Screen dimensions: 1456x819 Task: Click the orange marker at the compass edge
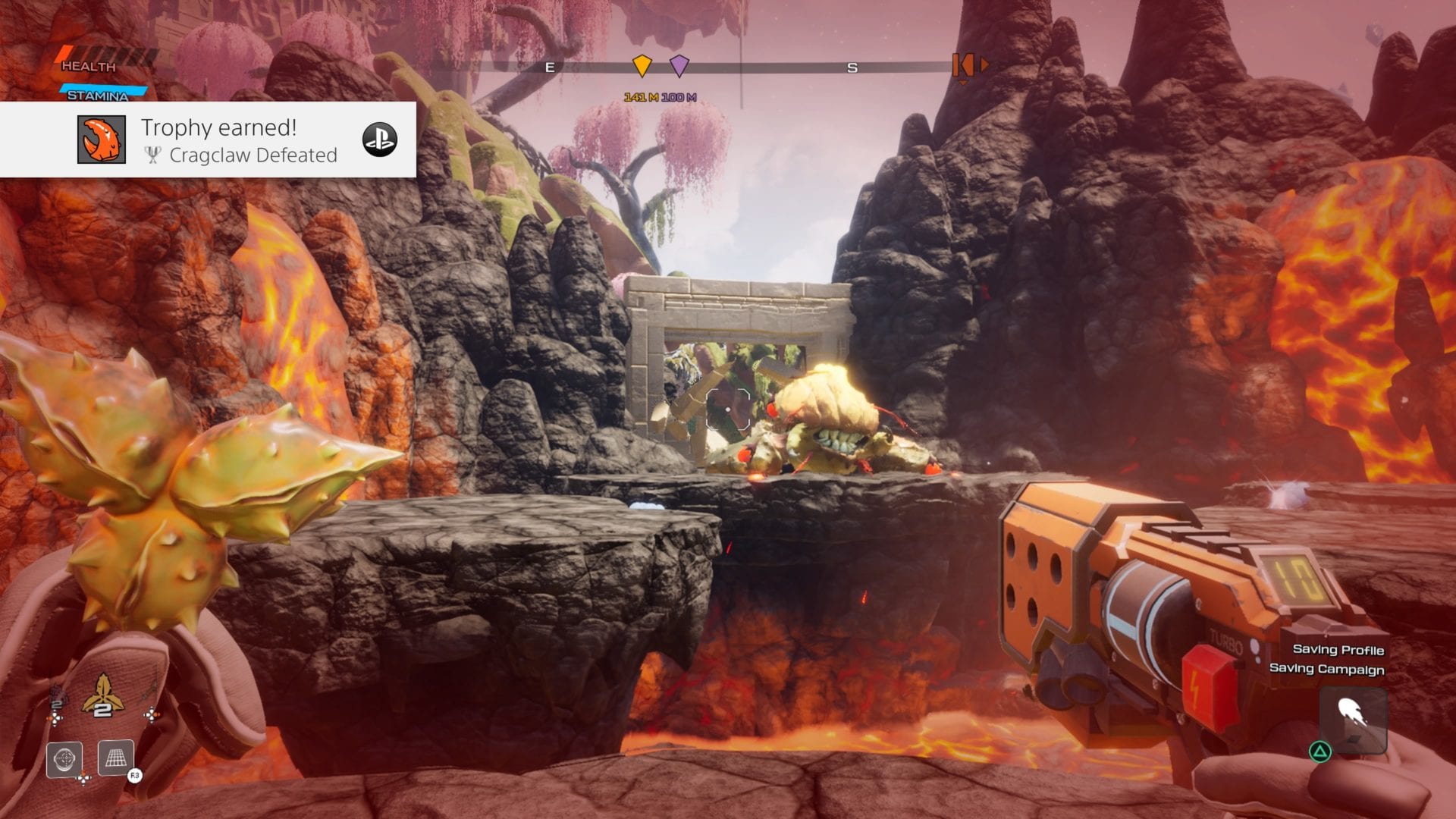964,66
